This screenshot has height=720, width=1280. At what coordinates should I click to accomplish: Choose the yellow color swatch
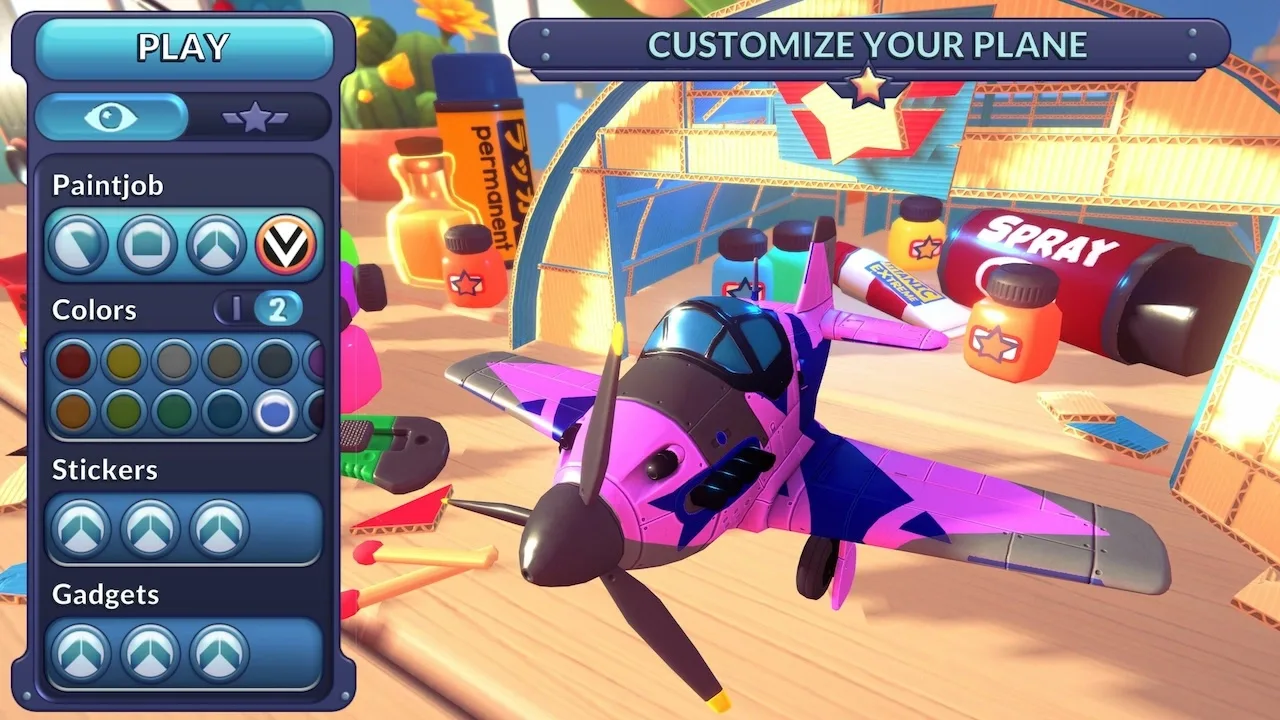[124, 361]
